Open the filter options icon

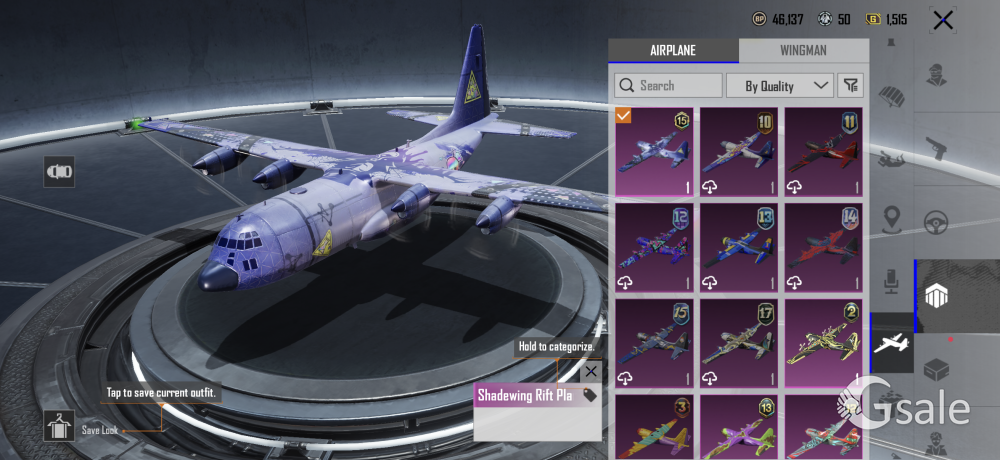(x=851, y=86)
